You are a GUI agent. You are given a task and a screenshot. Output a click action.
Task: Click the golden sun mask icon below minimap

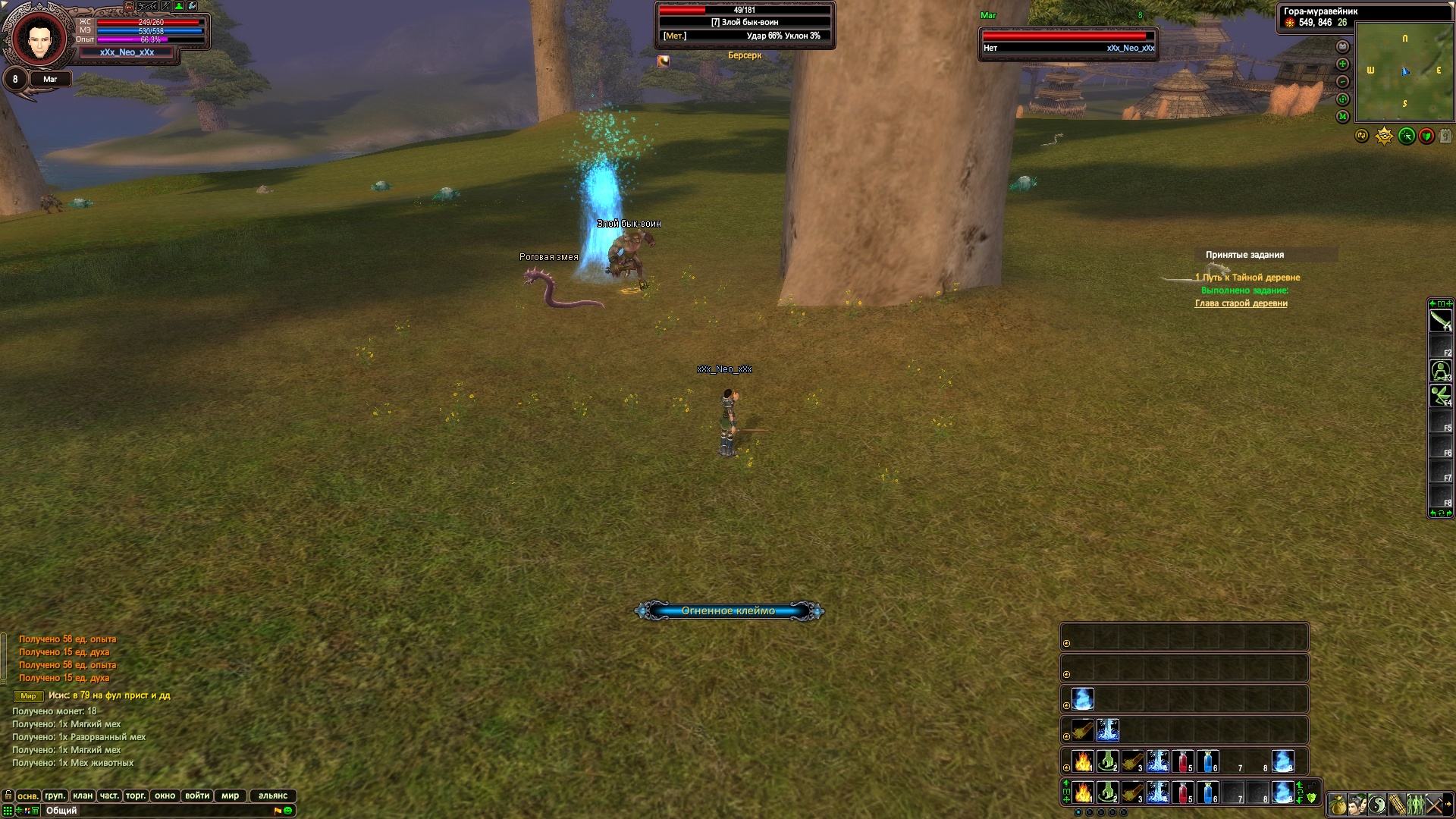click(1384, 136)
